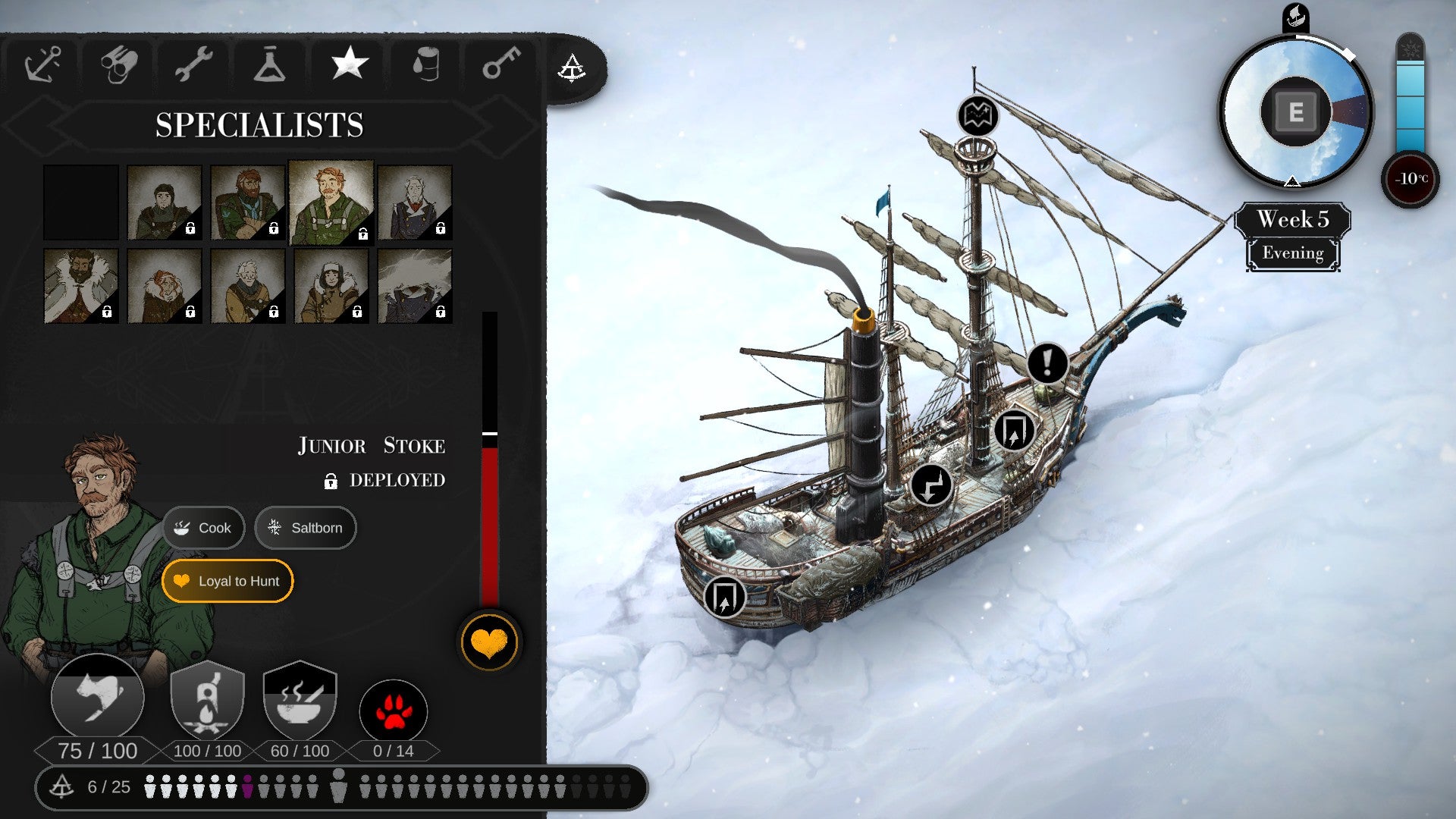Click the red paw print icon
Screen dimensions: 1456x819
(393, 713)
